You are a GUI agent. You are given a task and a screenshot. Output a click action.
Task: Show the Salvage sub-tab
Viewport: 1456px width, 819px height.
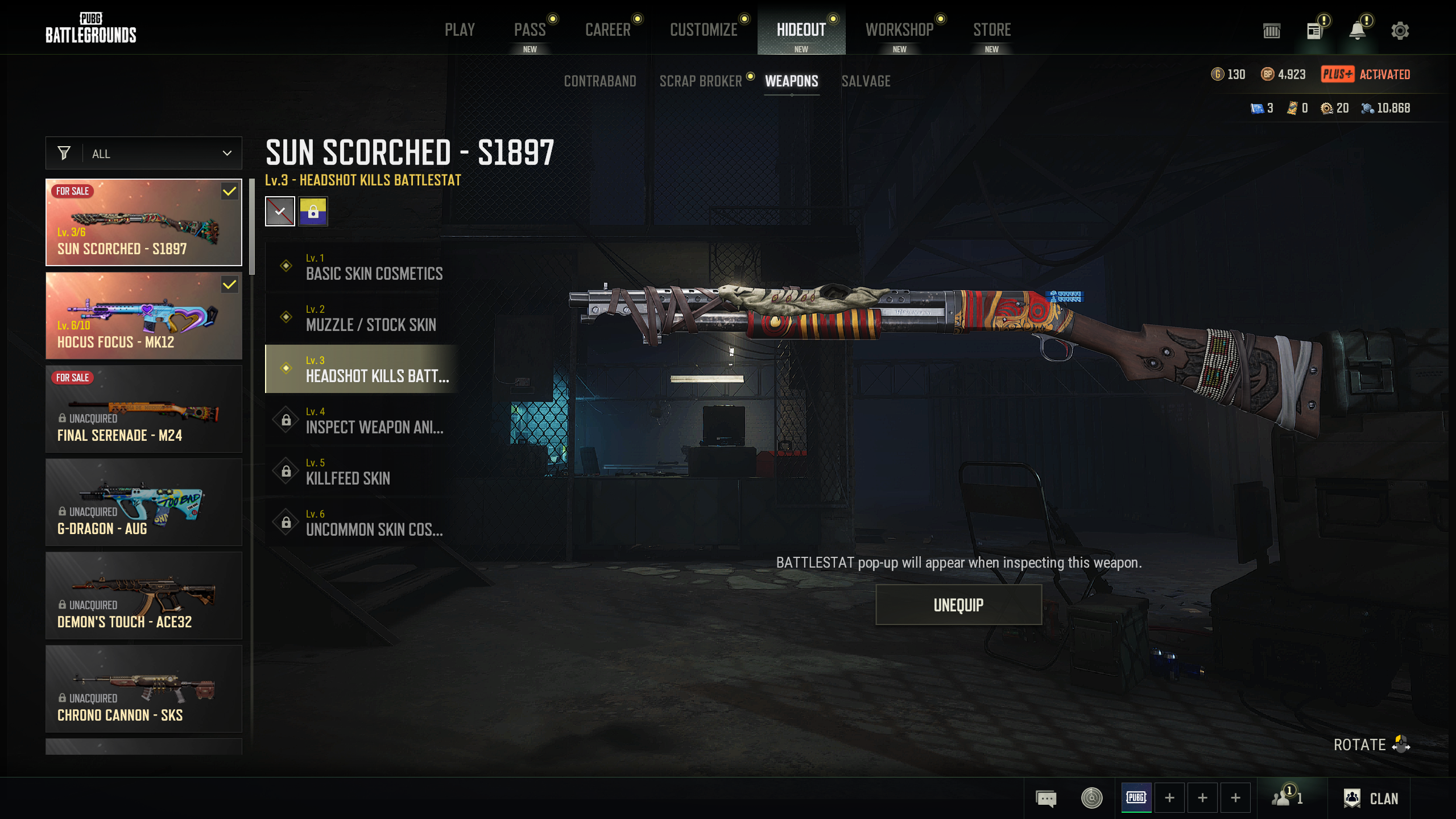866,81
